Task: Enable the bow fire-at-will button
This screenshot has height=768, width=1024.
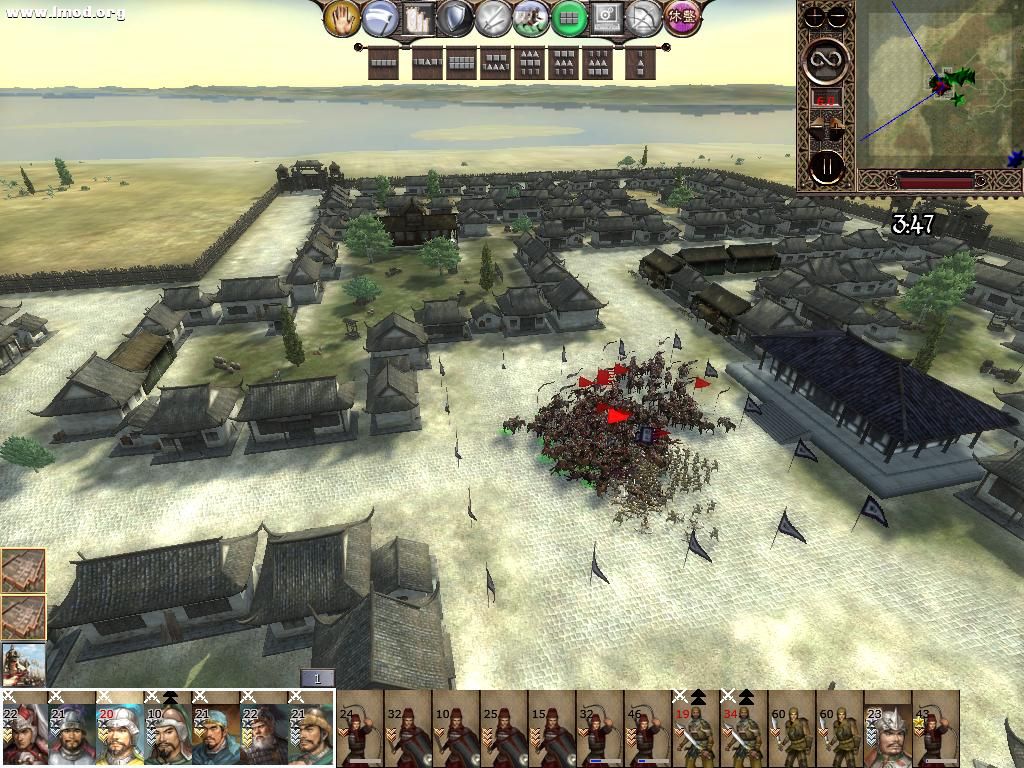Action: point(645,18)
